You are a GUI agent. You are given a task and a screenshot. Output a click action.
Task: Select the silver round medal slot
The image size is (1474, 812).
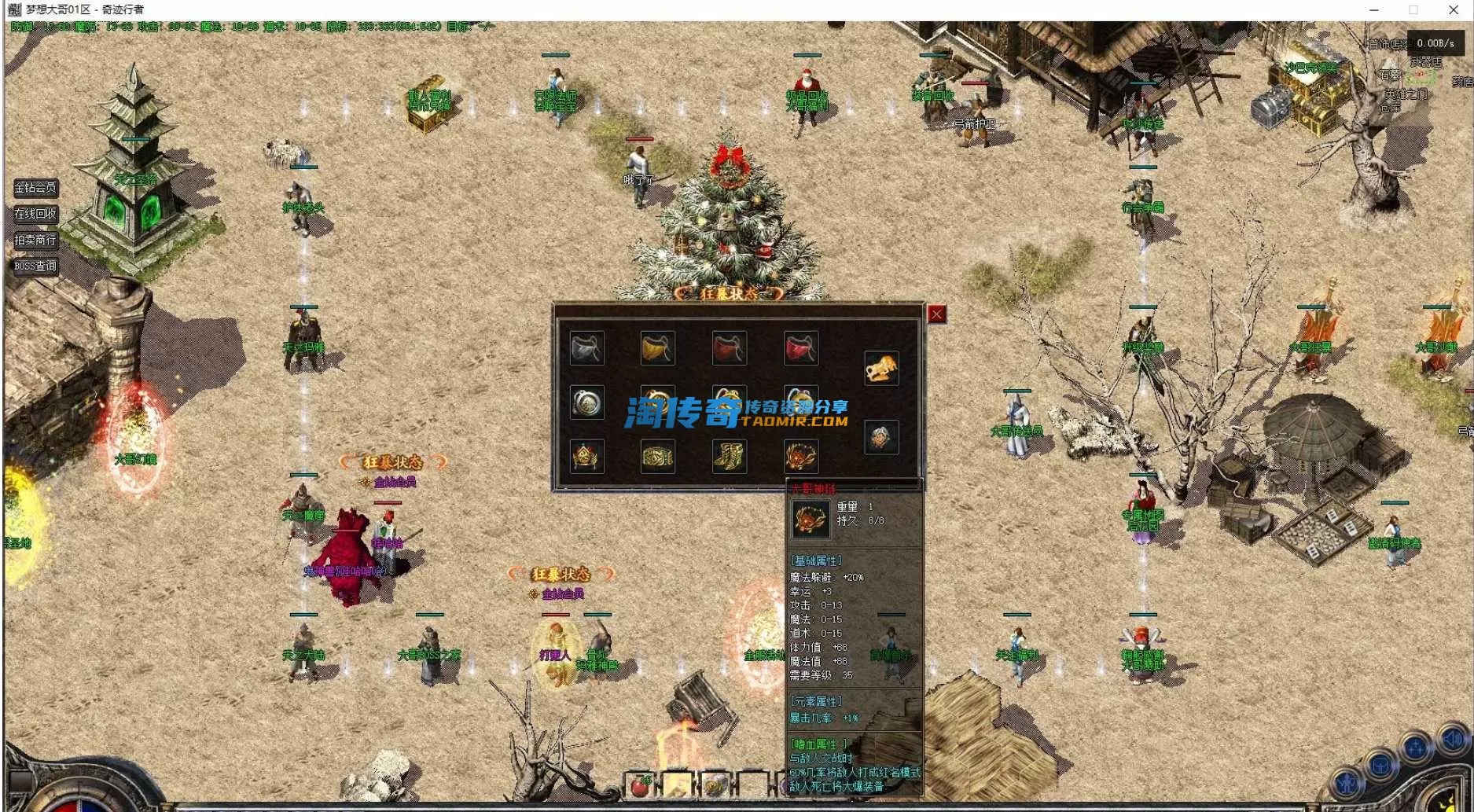(x=586, y=402)
